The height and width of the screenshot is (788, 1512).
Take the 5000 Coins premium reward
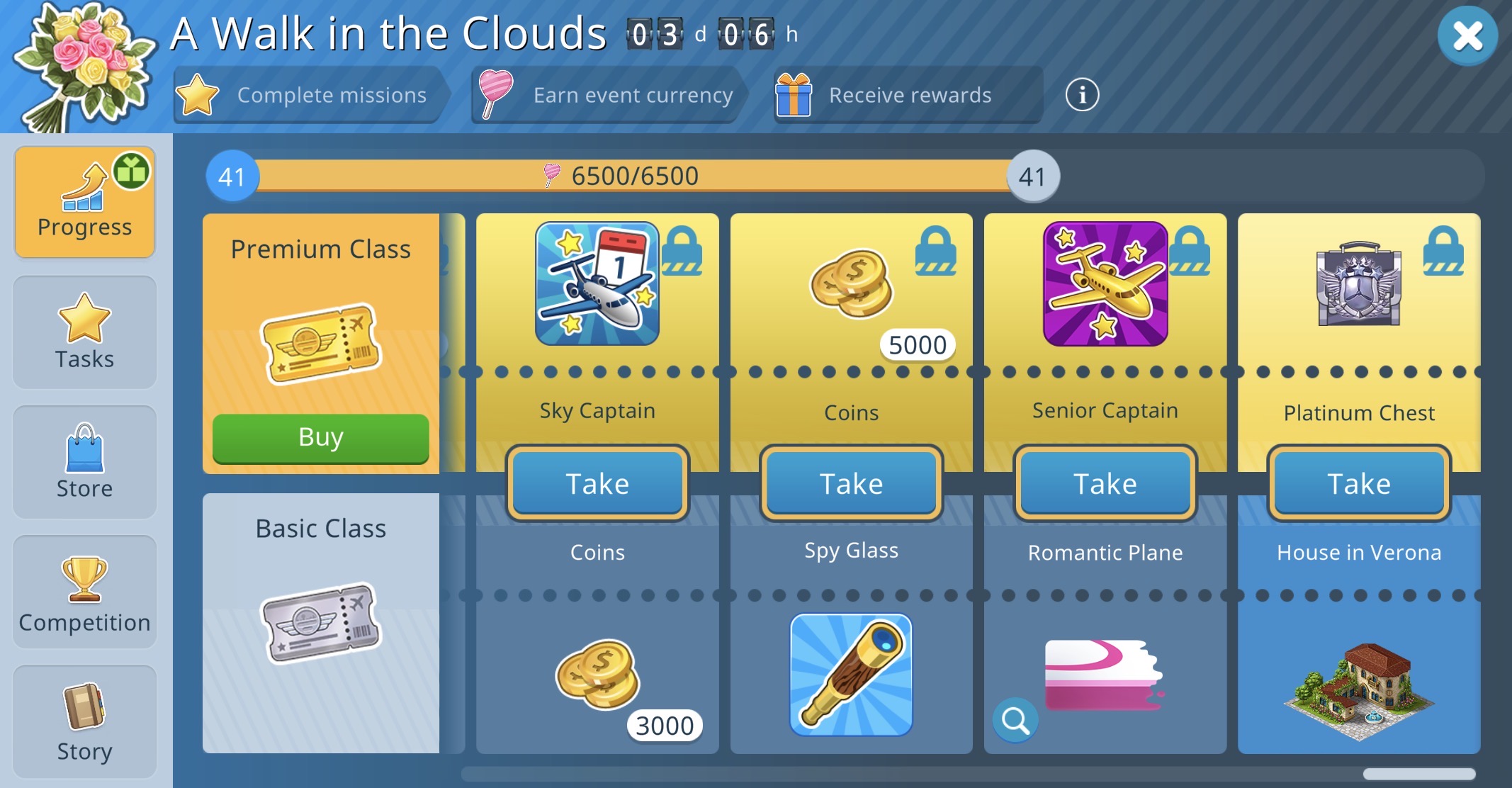(851, 484)
